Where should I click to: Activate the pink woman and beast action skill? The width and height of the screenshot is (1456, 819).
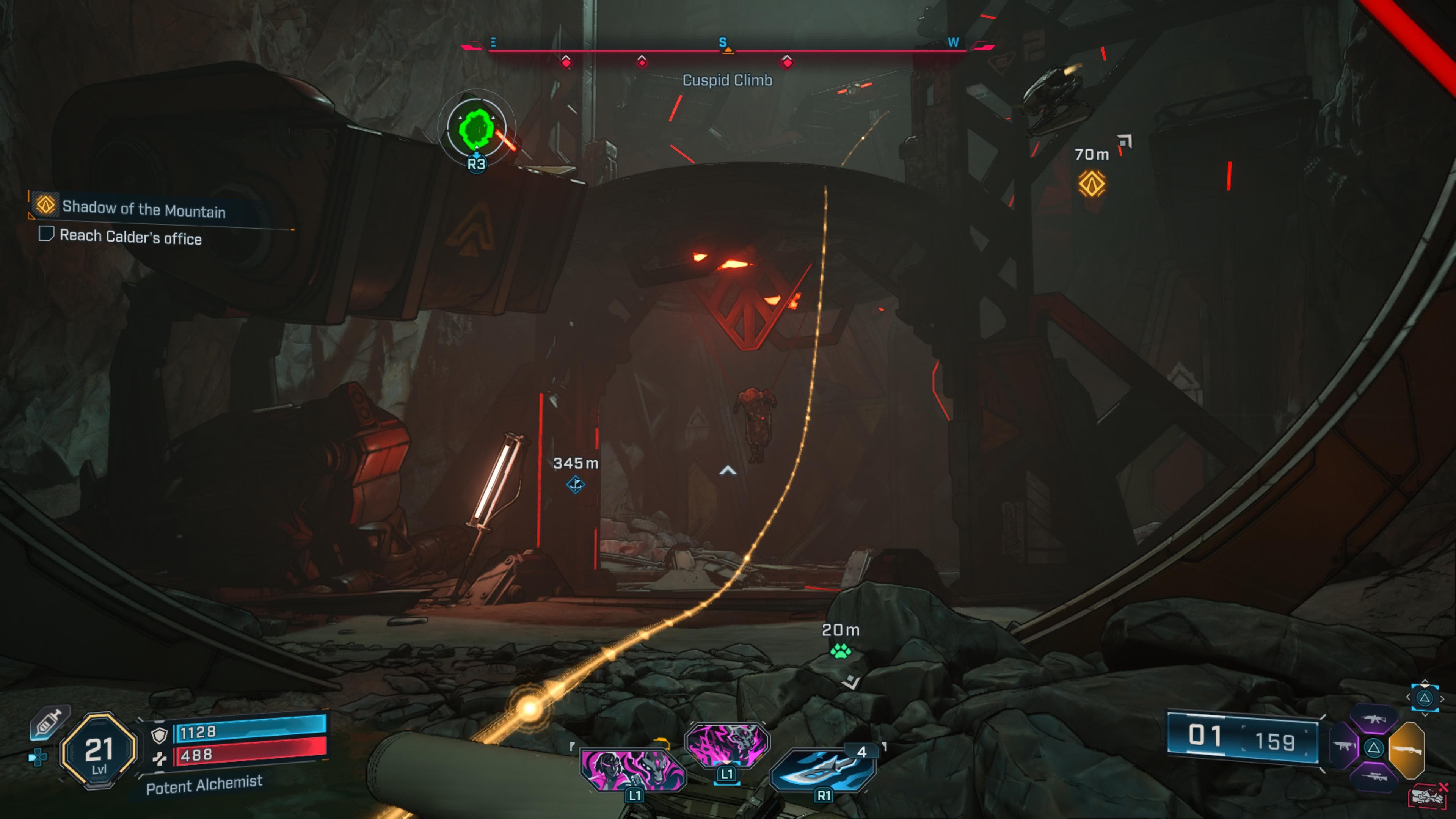click(633, 769)
